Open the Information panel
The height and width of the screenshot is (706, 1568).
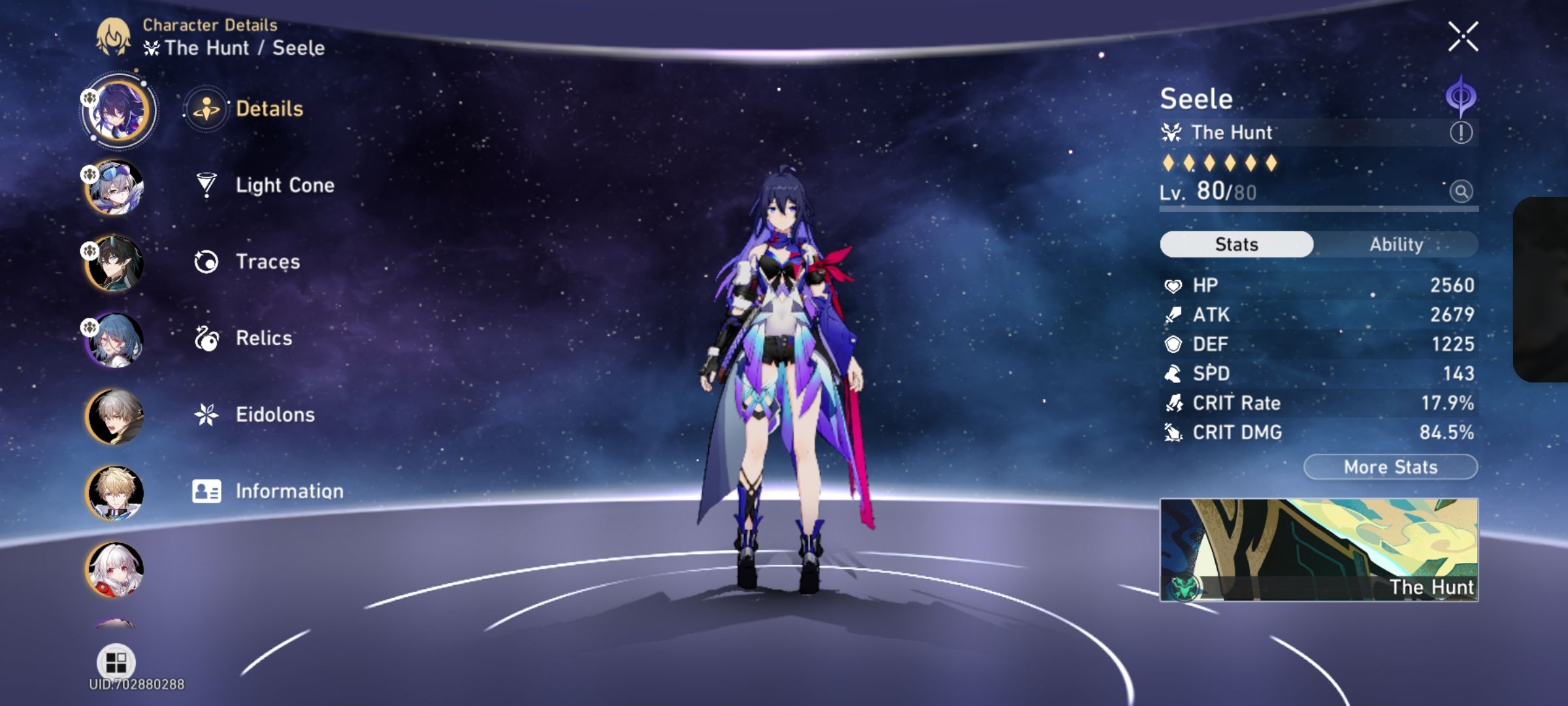tap(290, 490)
